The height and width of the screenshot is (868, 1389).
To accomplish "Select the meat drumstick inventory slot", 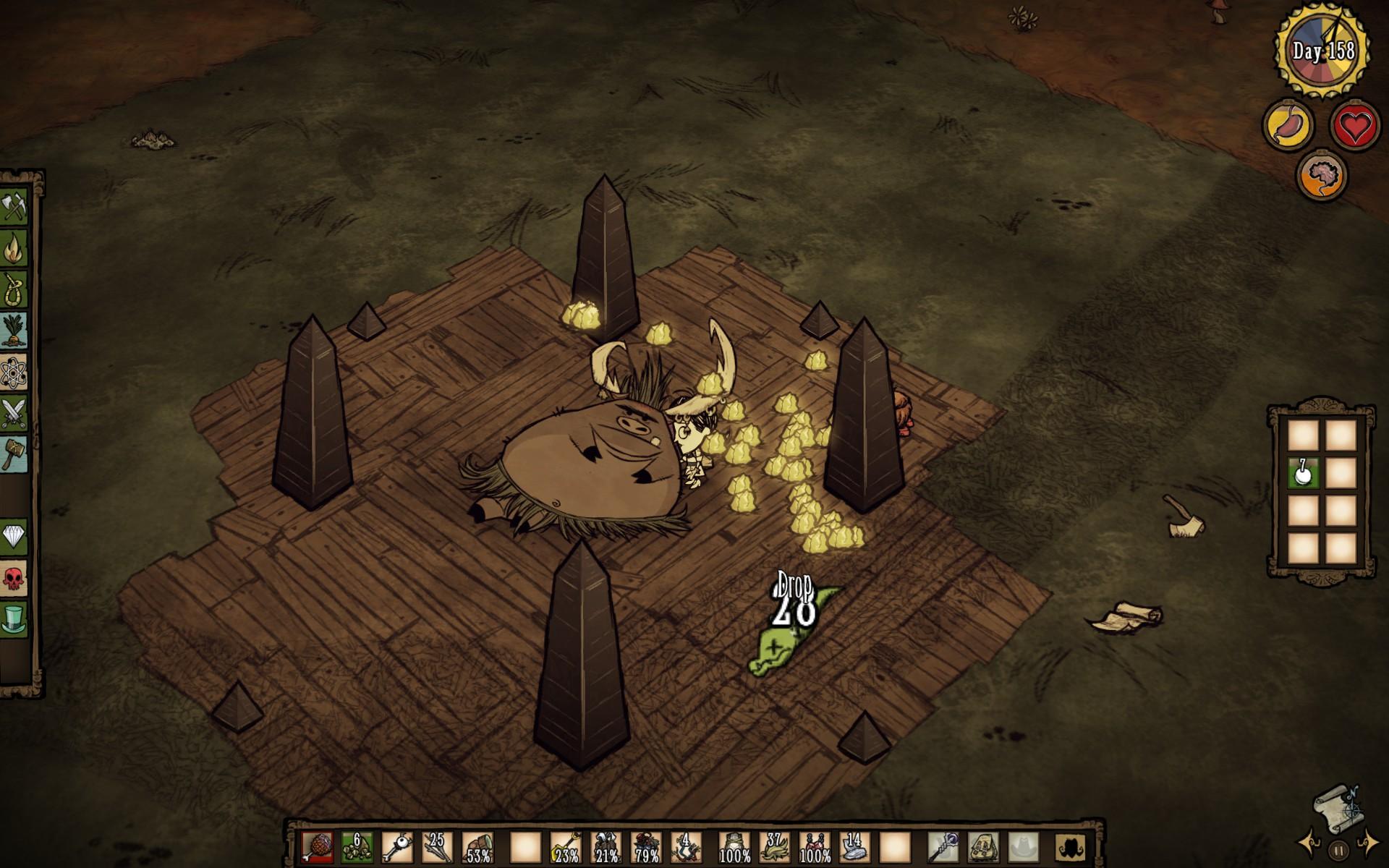I will [x=317, y=846].
